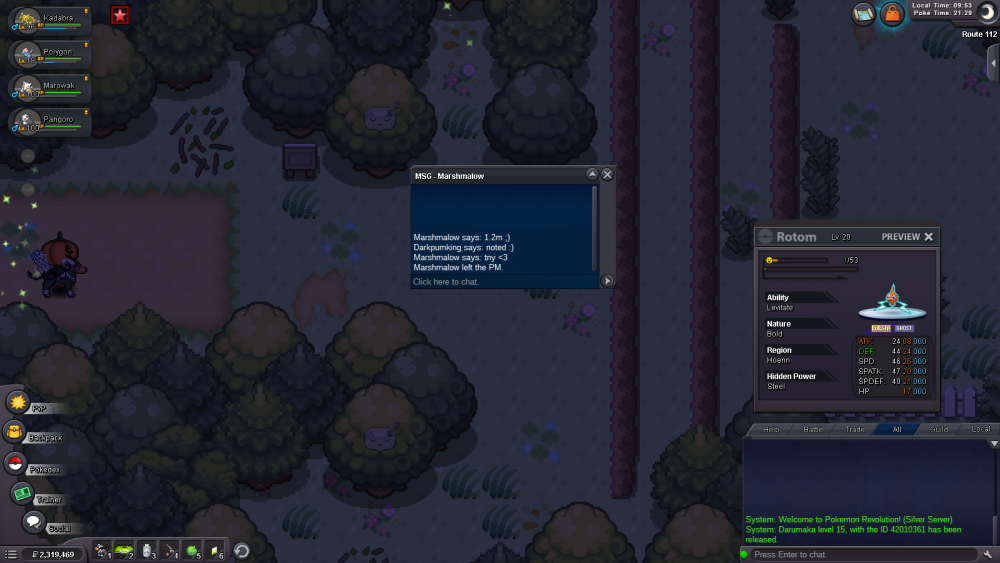Open the orange shopping bag icon

(x=891, y=14)
